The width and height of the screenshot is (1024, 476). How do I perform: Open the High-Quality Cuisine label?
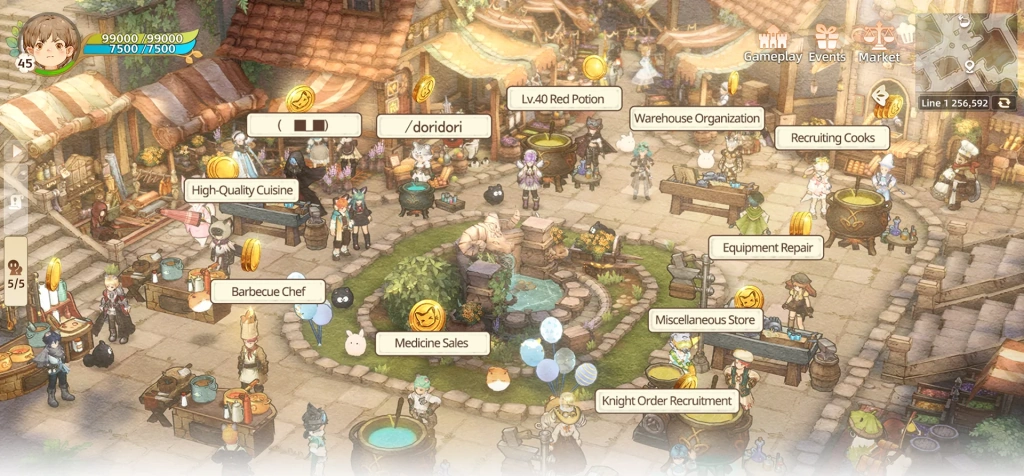[241, 190]
